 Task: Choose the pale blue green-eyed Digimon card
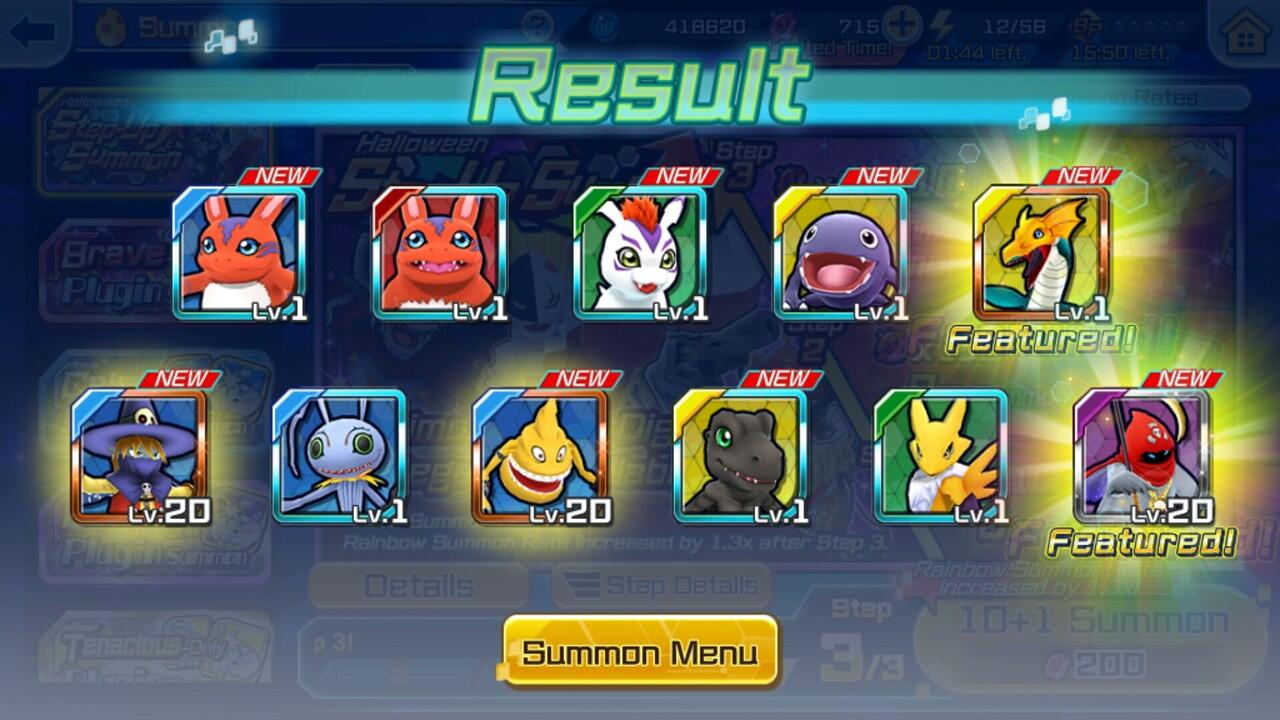tap(339, 456)
